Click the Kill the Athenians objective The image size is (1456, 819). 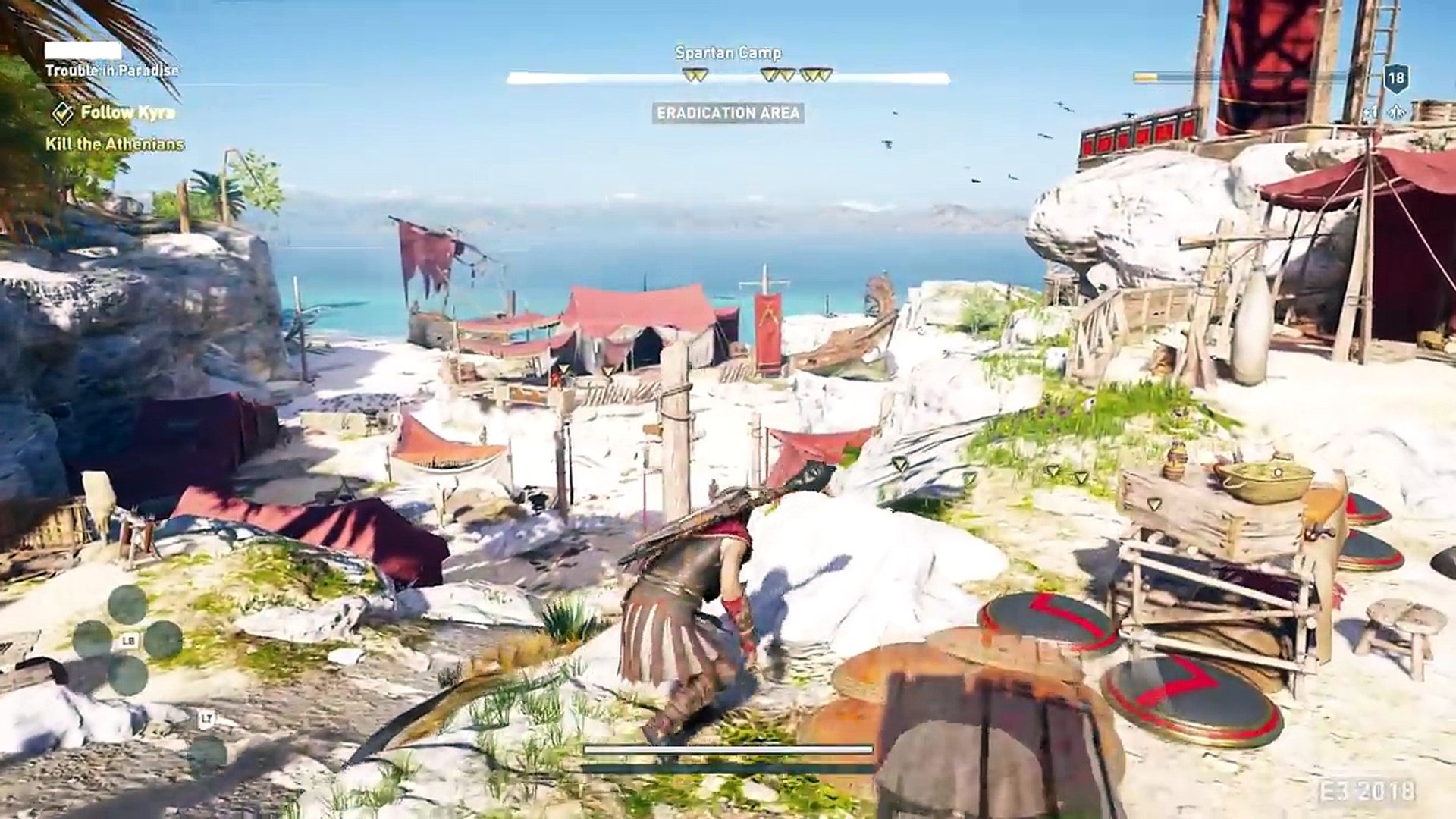115,144
